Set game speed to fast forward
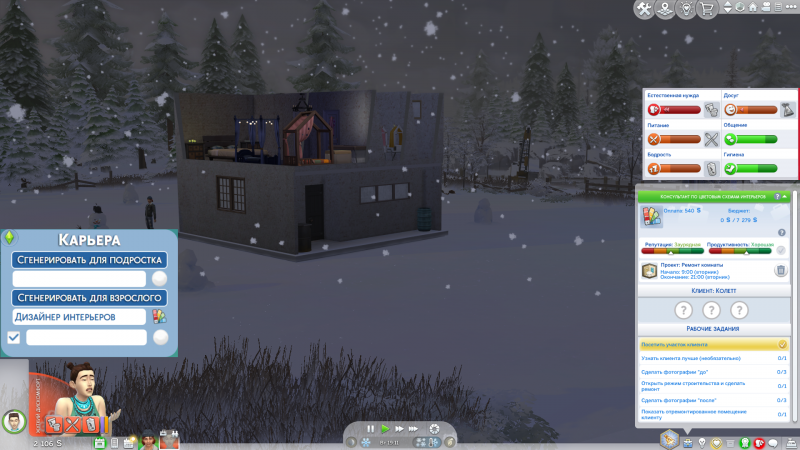The image size is (800, 450). [399, 429]
